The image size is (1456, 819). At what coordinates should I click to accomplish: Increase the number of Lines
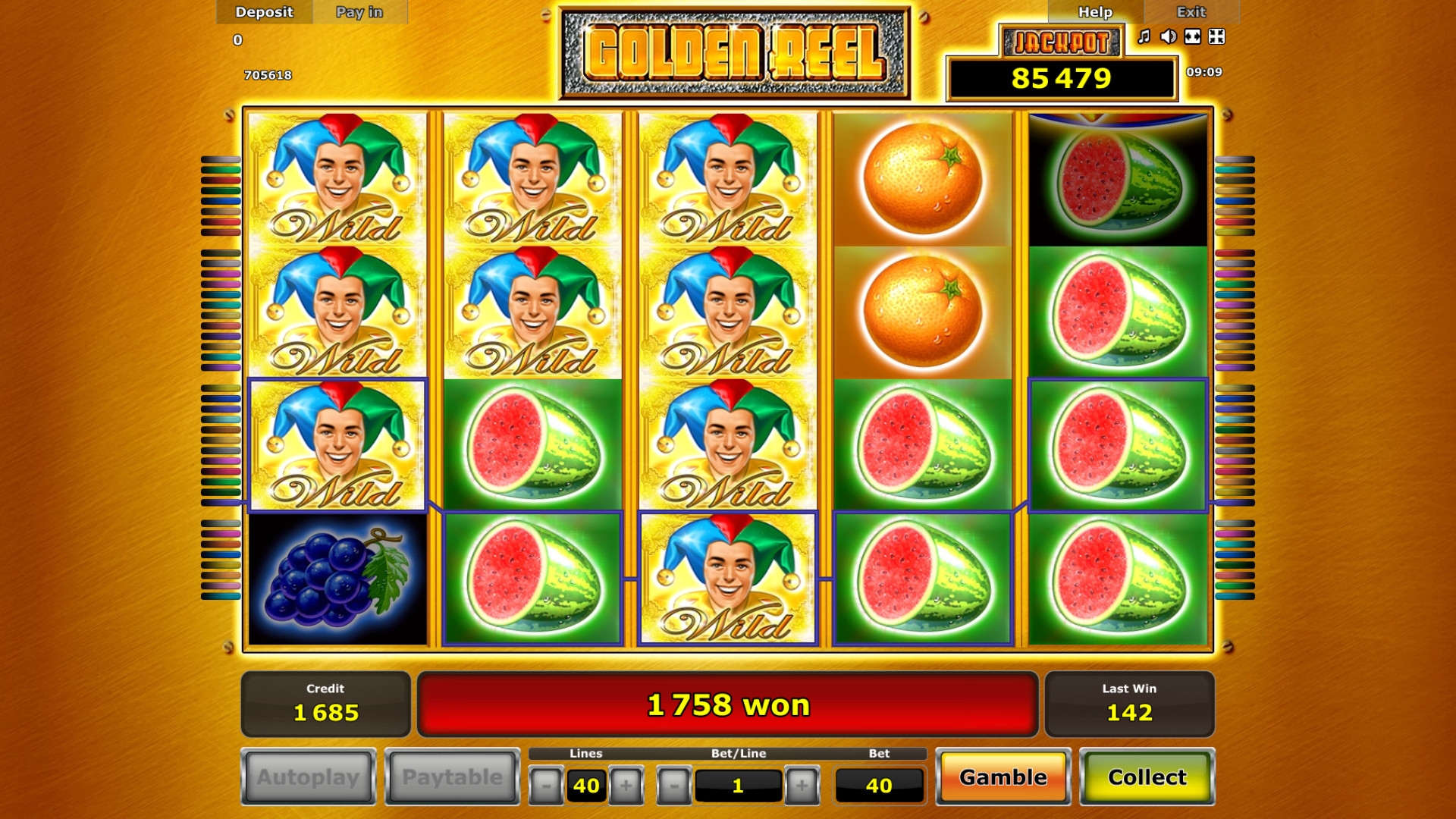coord(626,786)
